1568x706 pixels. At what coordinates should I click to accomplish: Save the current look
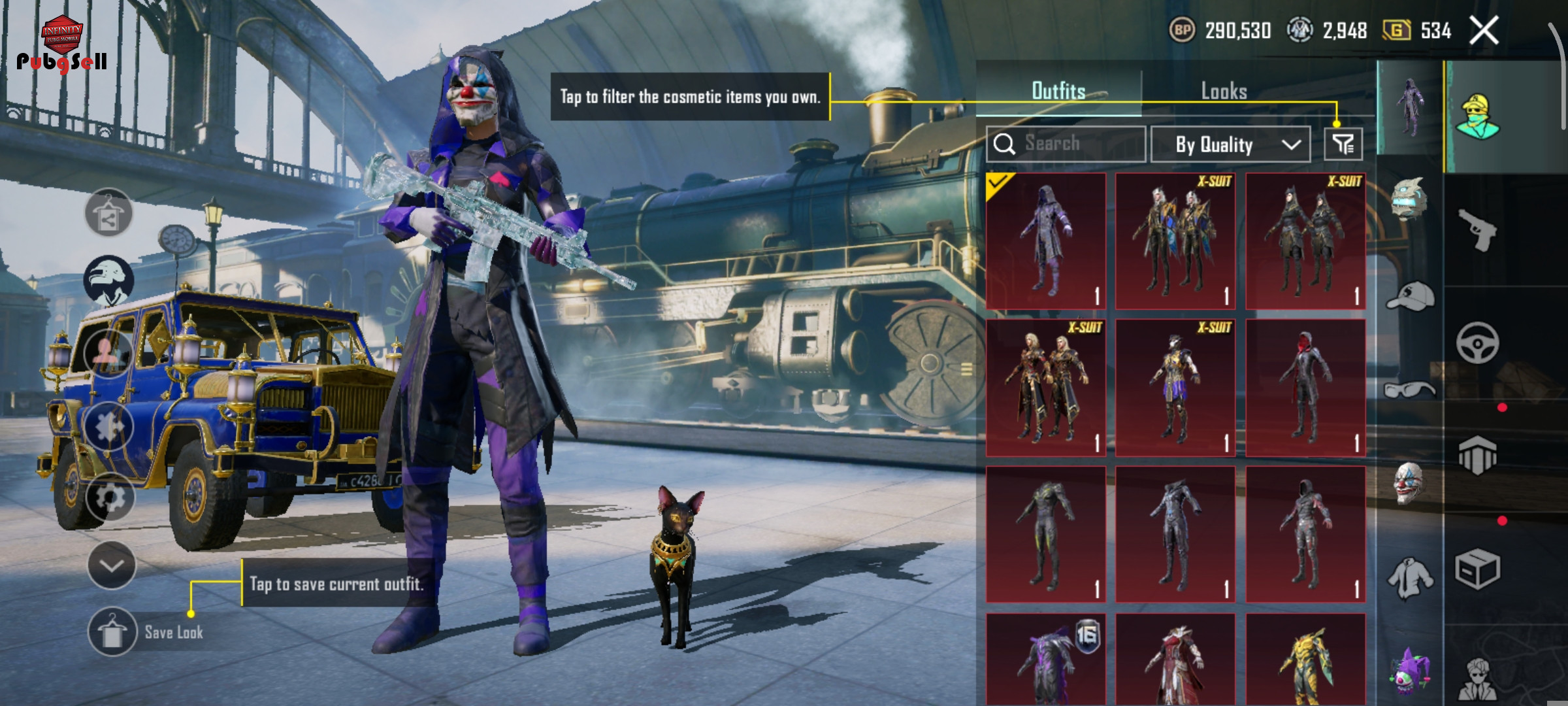point(112,632)
